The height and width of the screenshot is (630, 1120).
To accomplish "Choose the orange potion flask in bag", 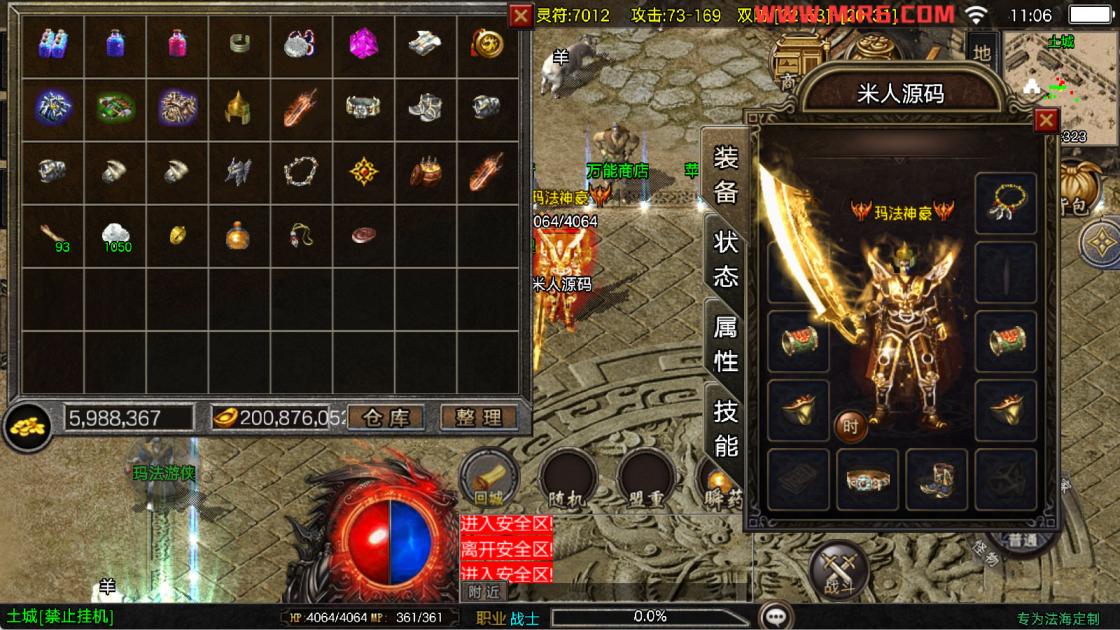I will pos(239,234).
